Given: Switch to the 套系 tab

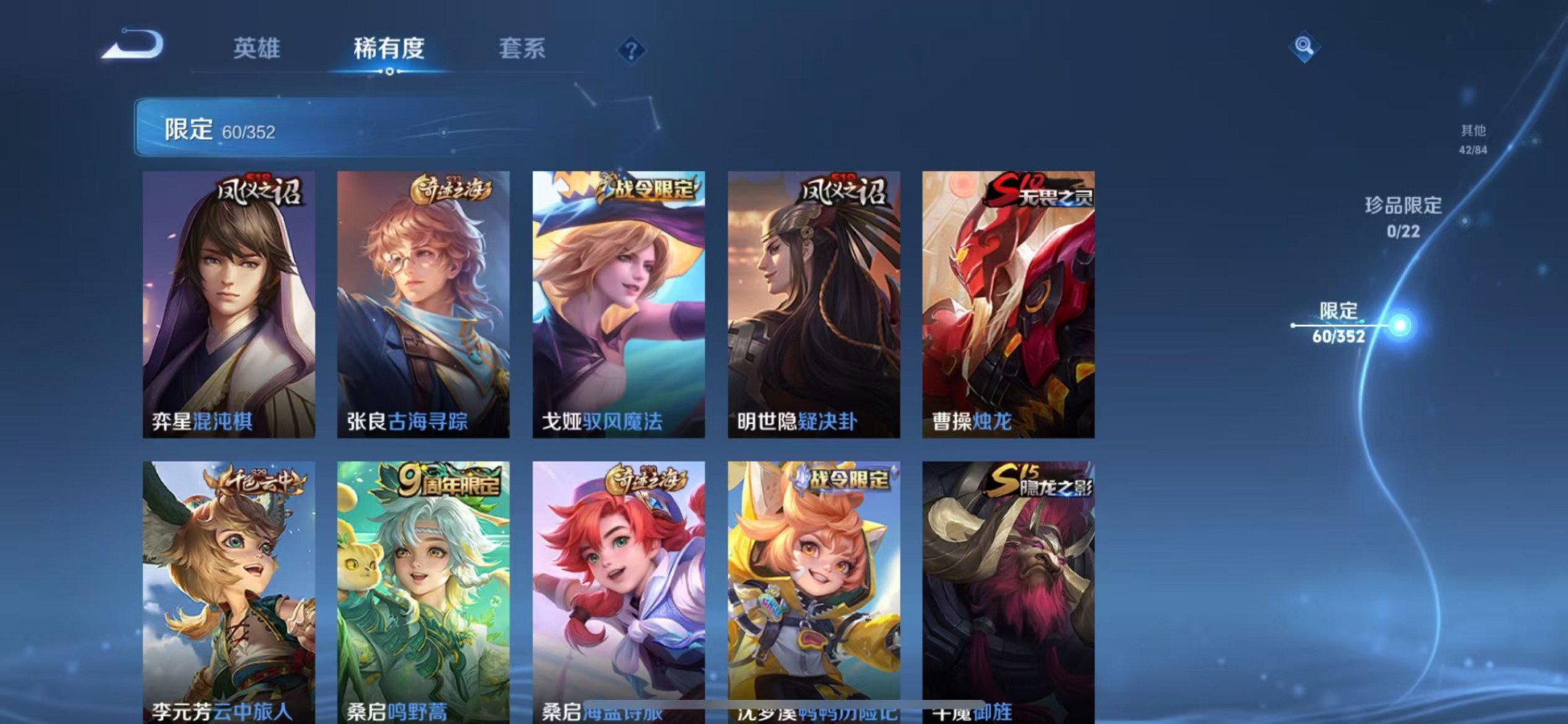Looking at the screenshot, I should tap(523, 50).
